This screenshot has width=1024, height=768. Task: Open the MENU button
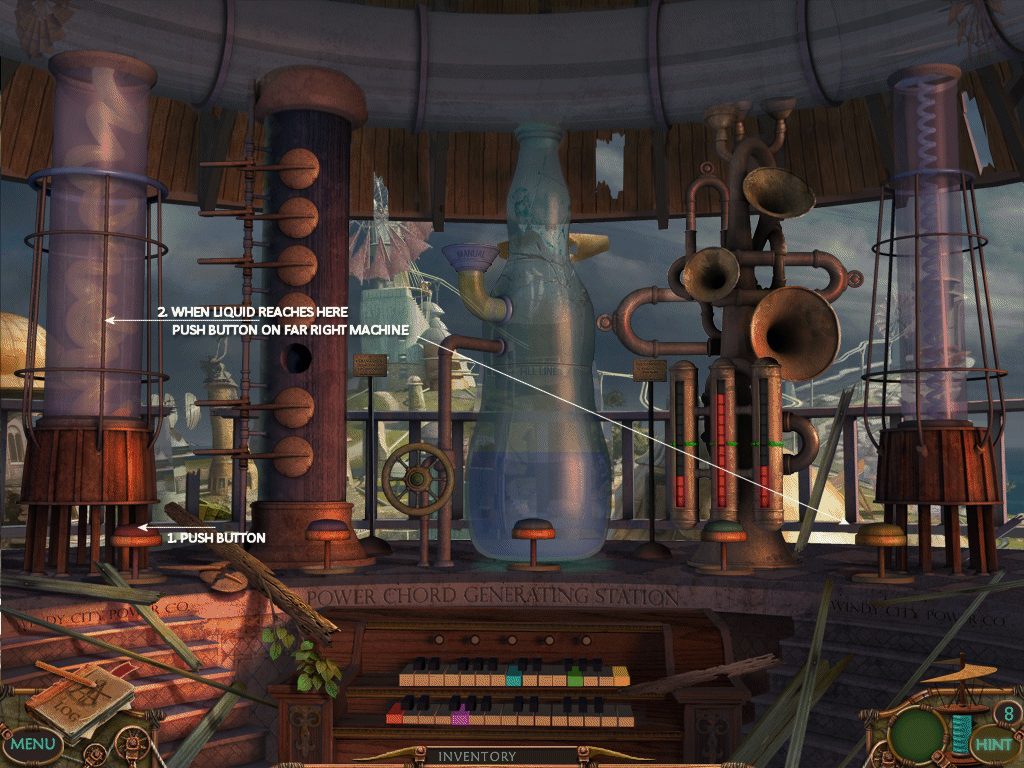[x=33, y=744]
